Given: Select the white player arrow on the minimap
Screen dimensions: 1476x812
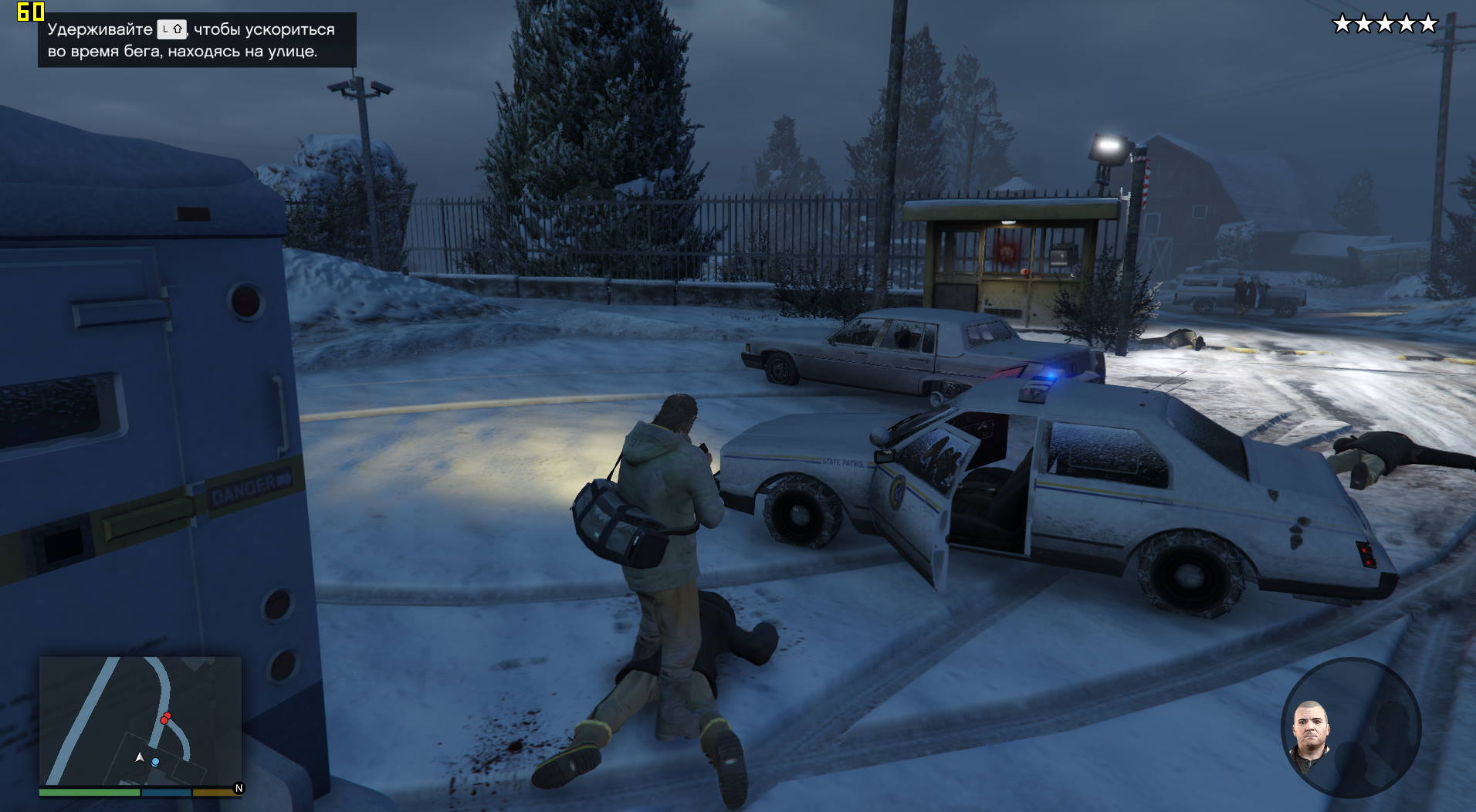Looking at the screenshot, I should click(x=140, y=757).
